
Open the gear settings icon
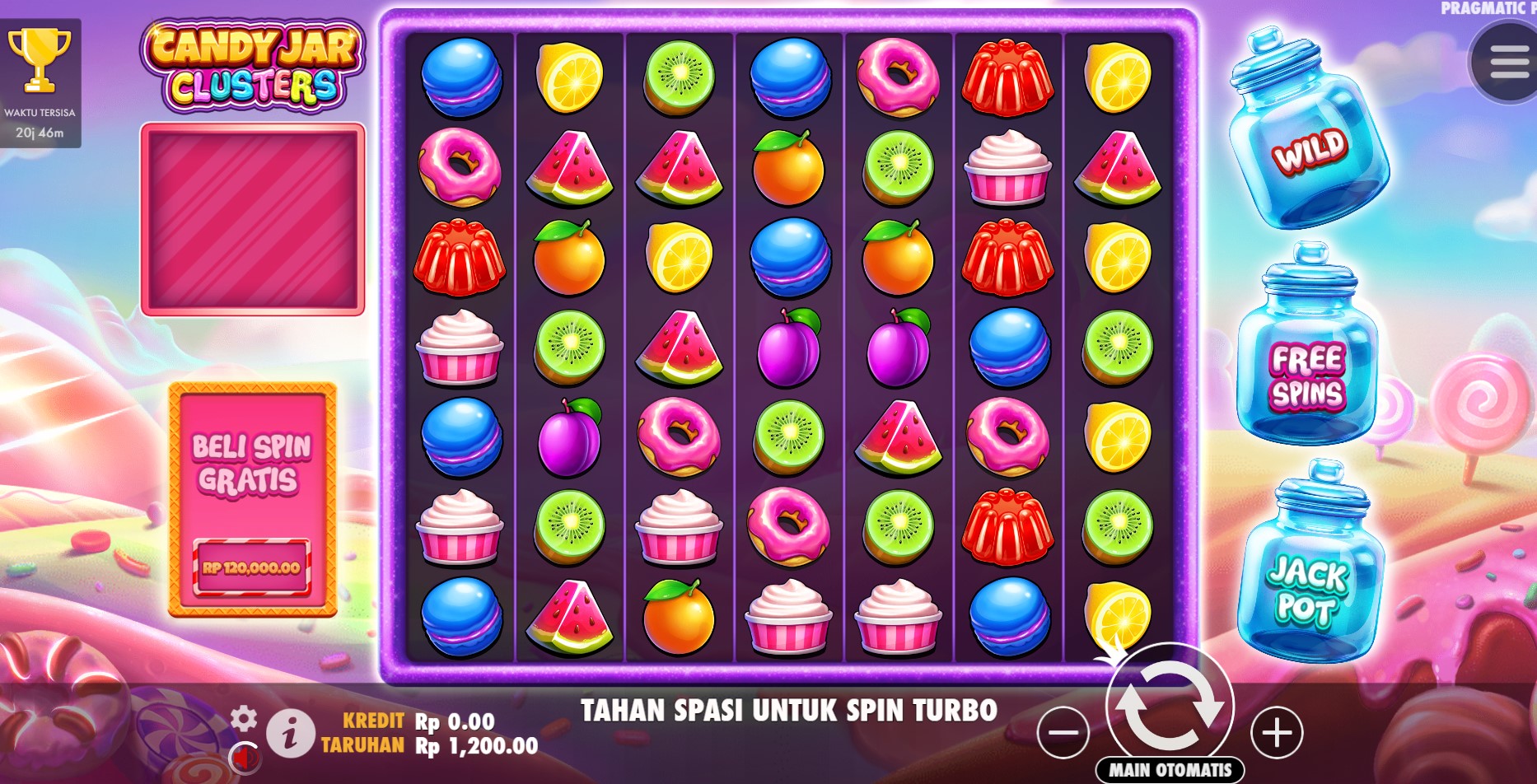(x=244, y=719)
